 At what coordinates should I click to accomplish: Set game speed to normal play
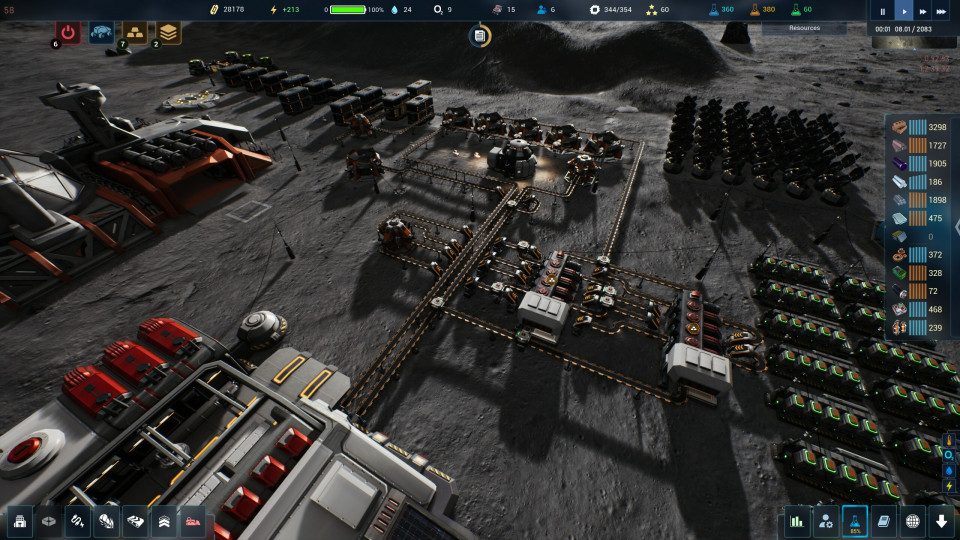(902, 12)
